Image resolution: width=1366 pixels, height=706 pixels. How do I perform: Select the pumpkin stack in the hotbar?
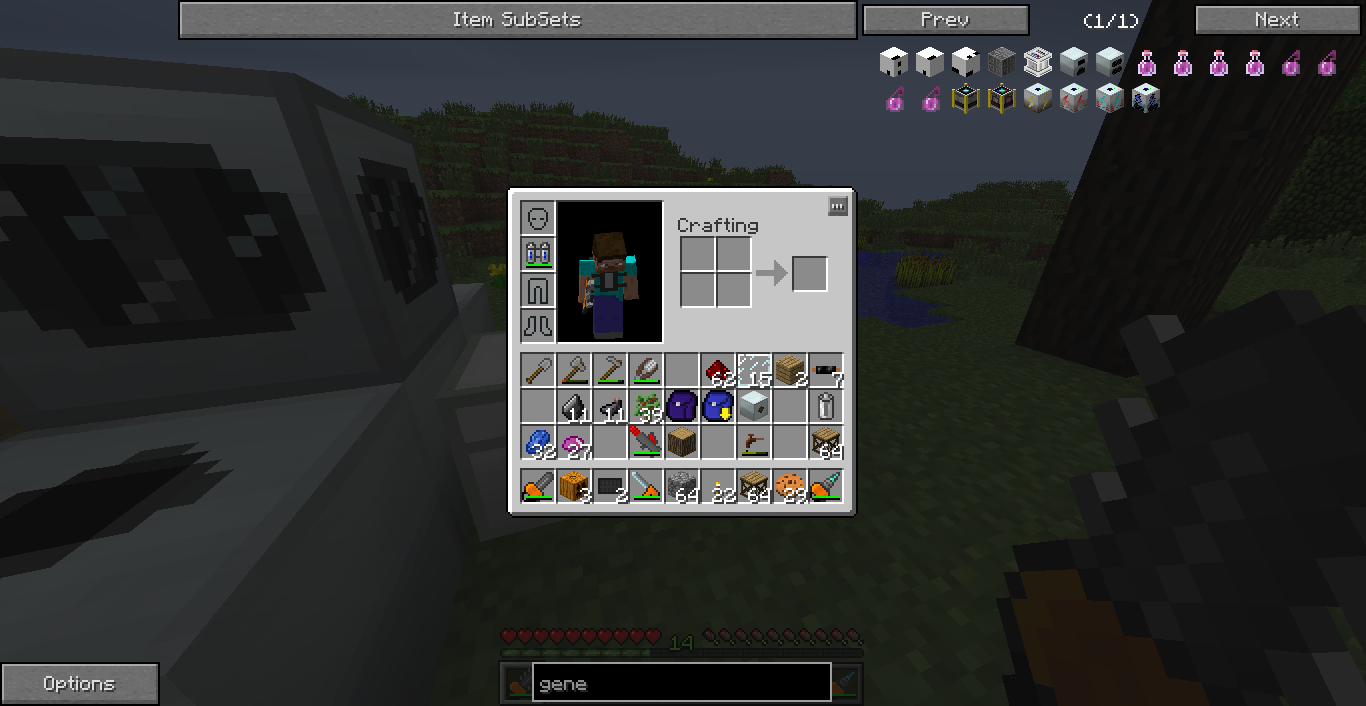[574, 487]
